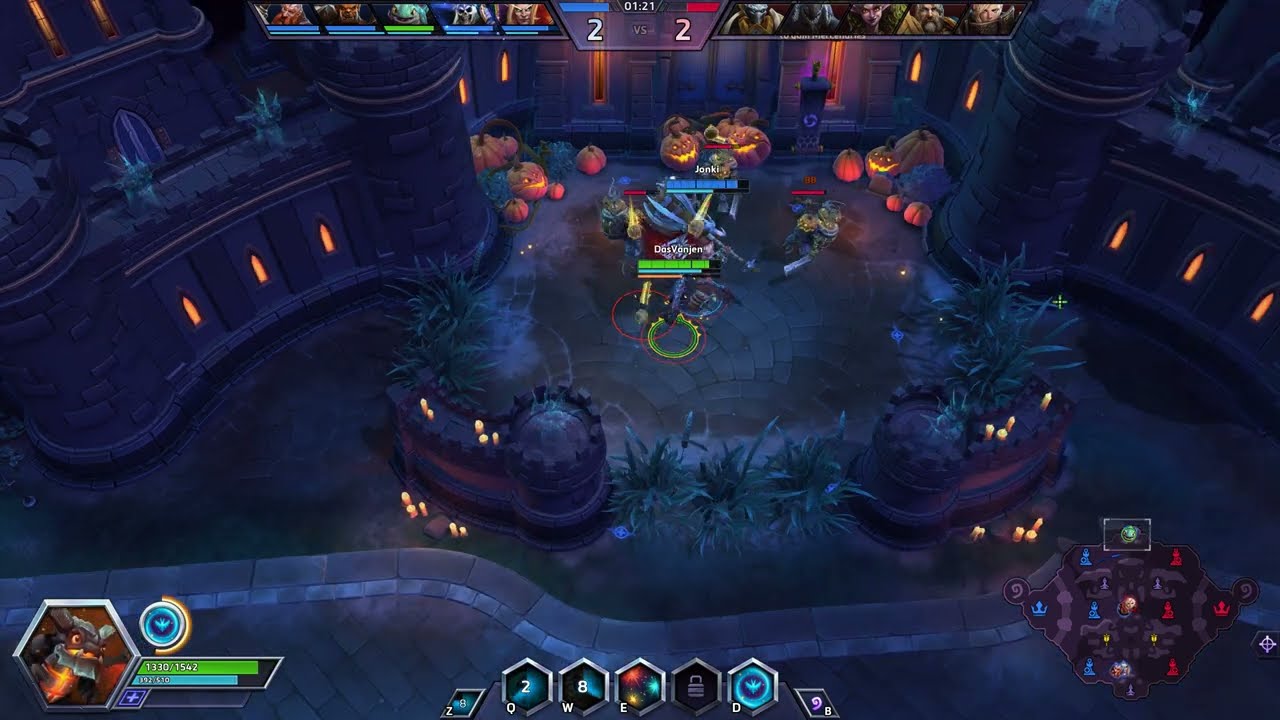
Task: Click the glowing talent ring above health bar
Action: coord(163,626)
